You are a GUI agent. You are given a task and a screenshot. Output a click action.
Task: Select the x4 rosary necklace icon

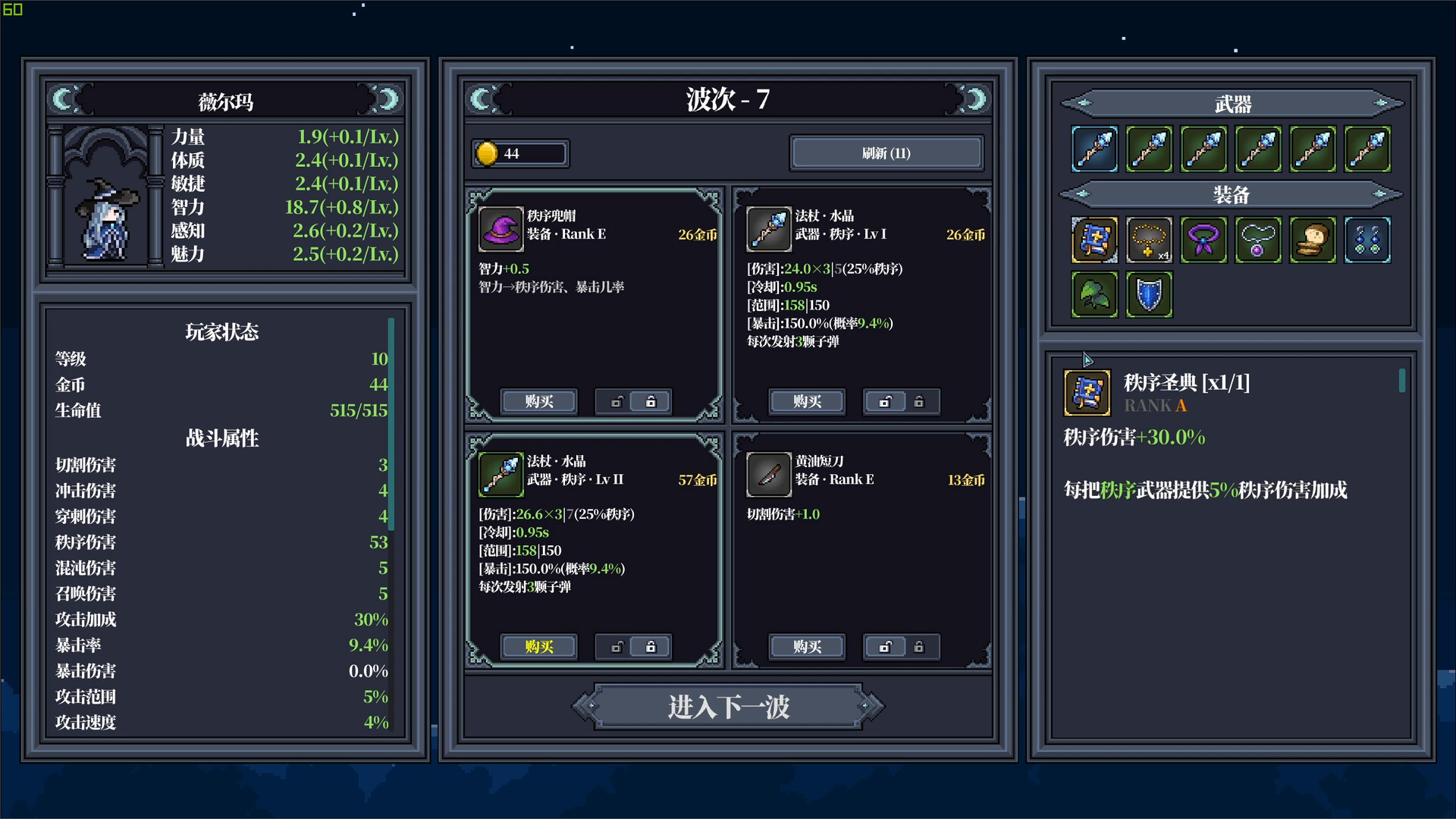pos(1150,240)
